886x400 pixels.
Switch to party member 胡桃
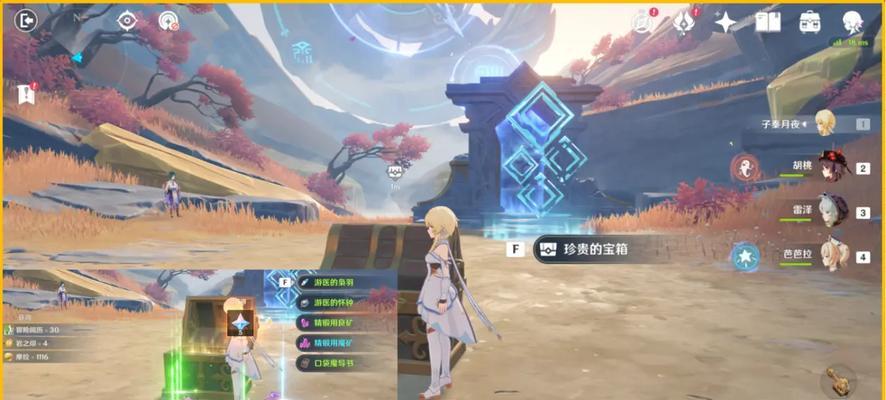click(x=829, y=167)
